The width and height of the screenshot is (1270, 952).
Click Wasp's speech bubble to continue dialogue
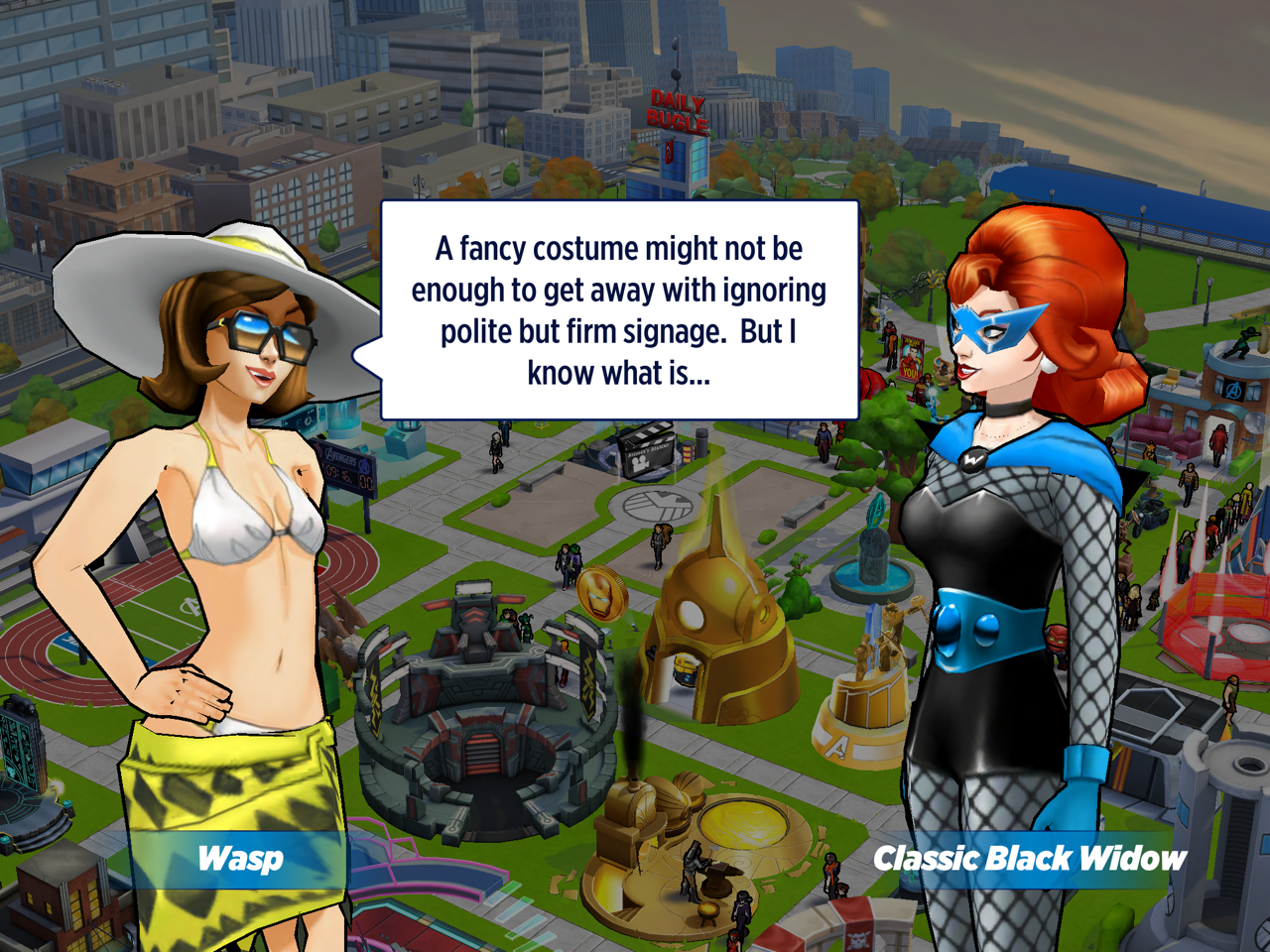click(x=619, y=310)
